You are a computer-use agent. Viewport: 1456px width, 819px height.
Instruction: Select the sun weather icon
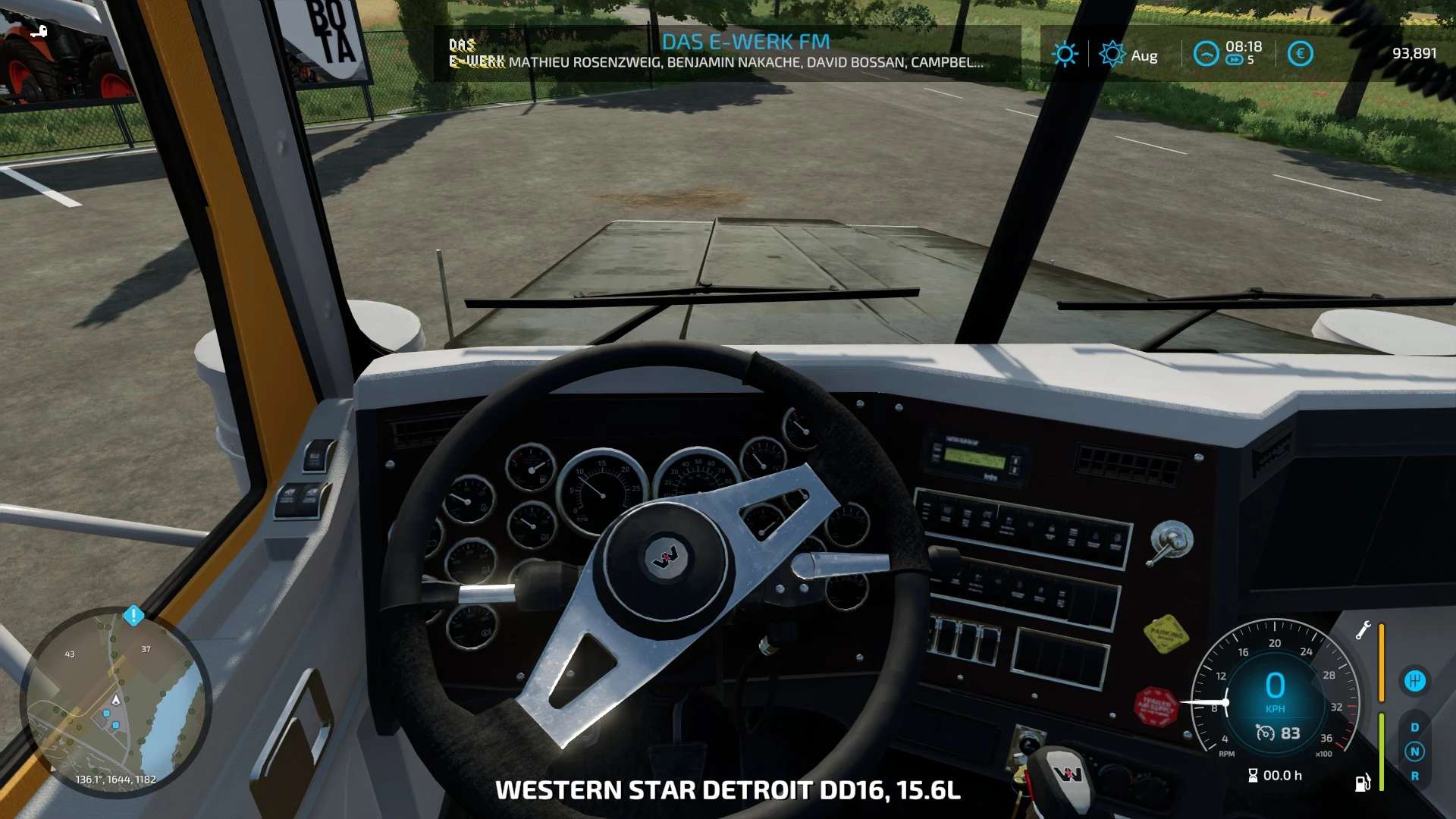1065,54
